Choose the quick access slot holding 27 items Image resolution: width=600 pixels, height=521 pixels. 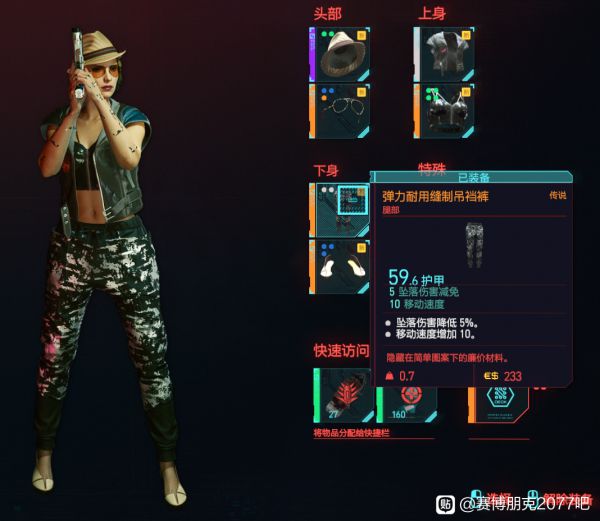tap(342, 397)
